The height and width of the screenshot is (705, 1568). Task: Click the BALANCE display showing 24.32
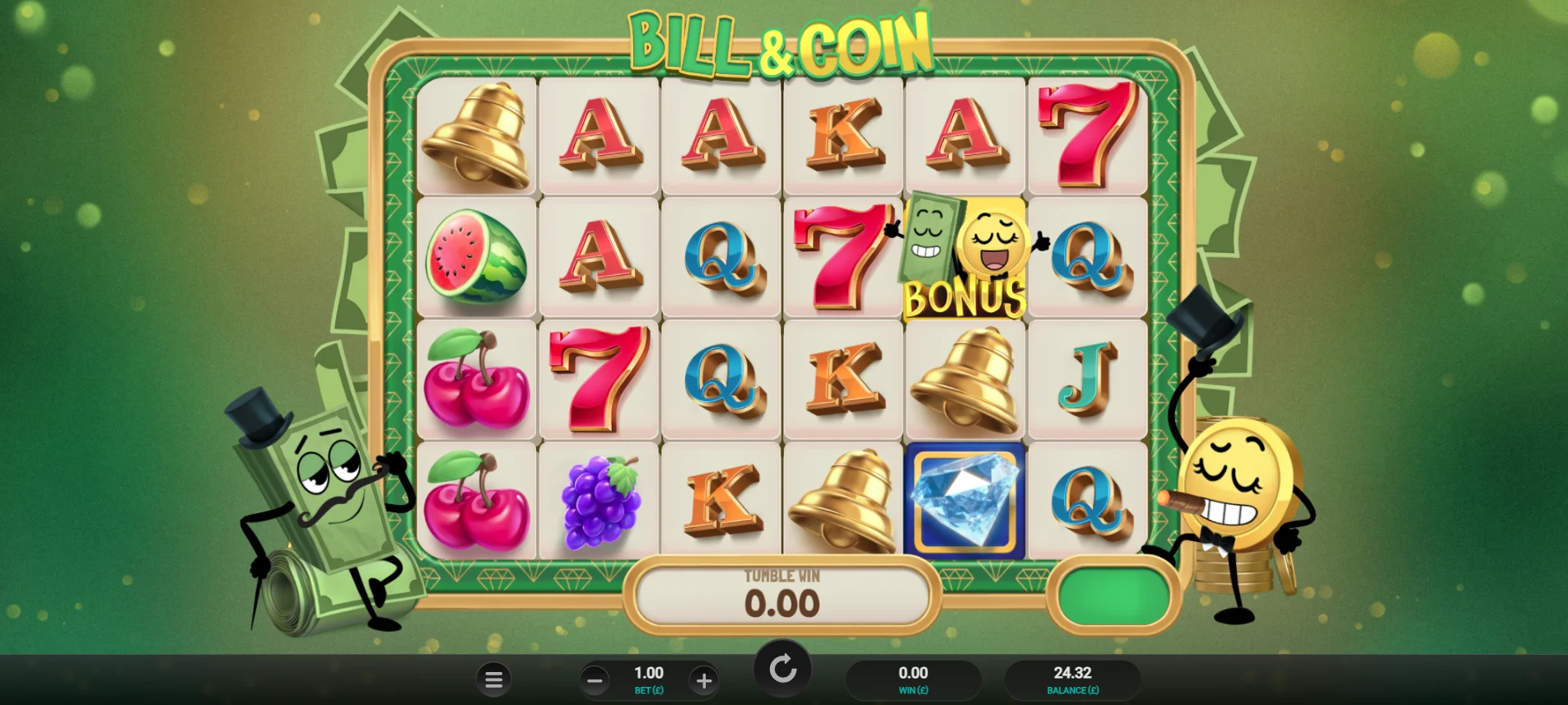pyautogui.click(x=1071, y=679)
